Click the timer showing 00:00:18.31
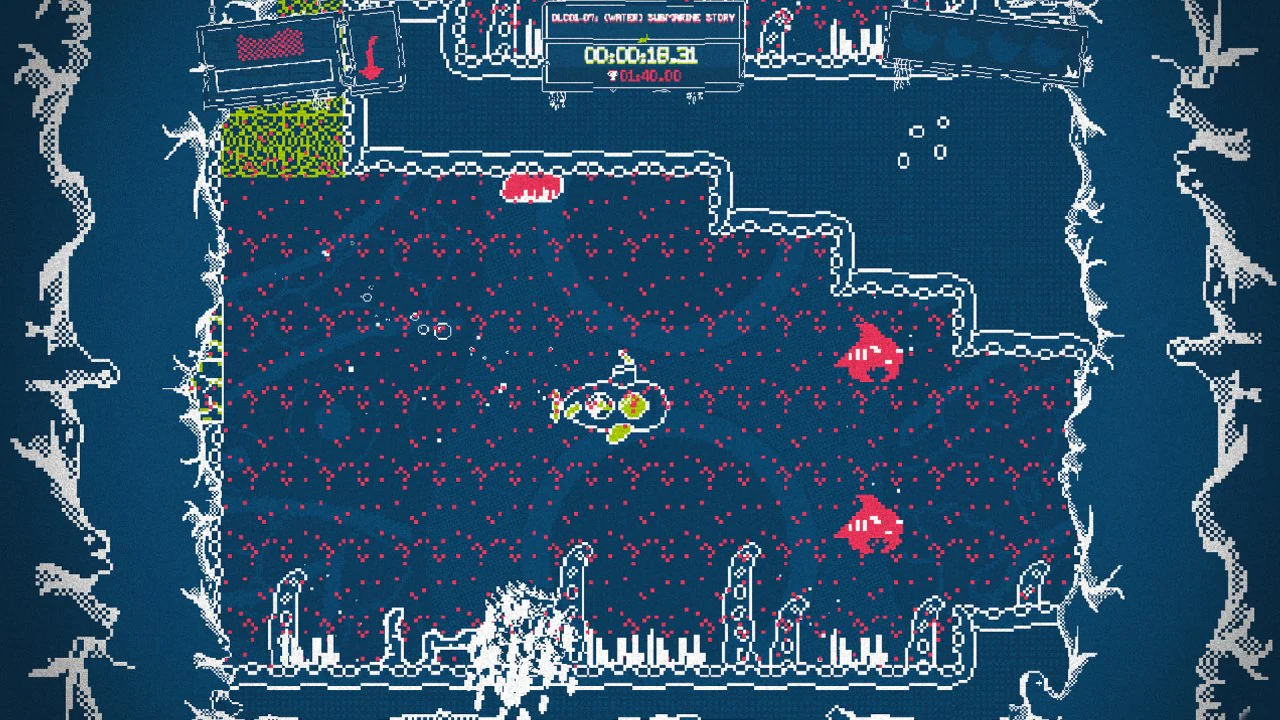The image size is (1280, 720). coord(640,53)
